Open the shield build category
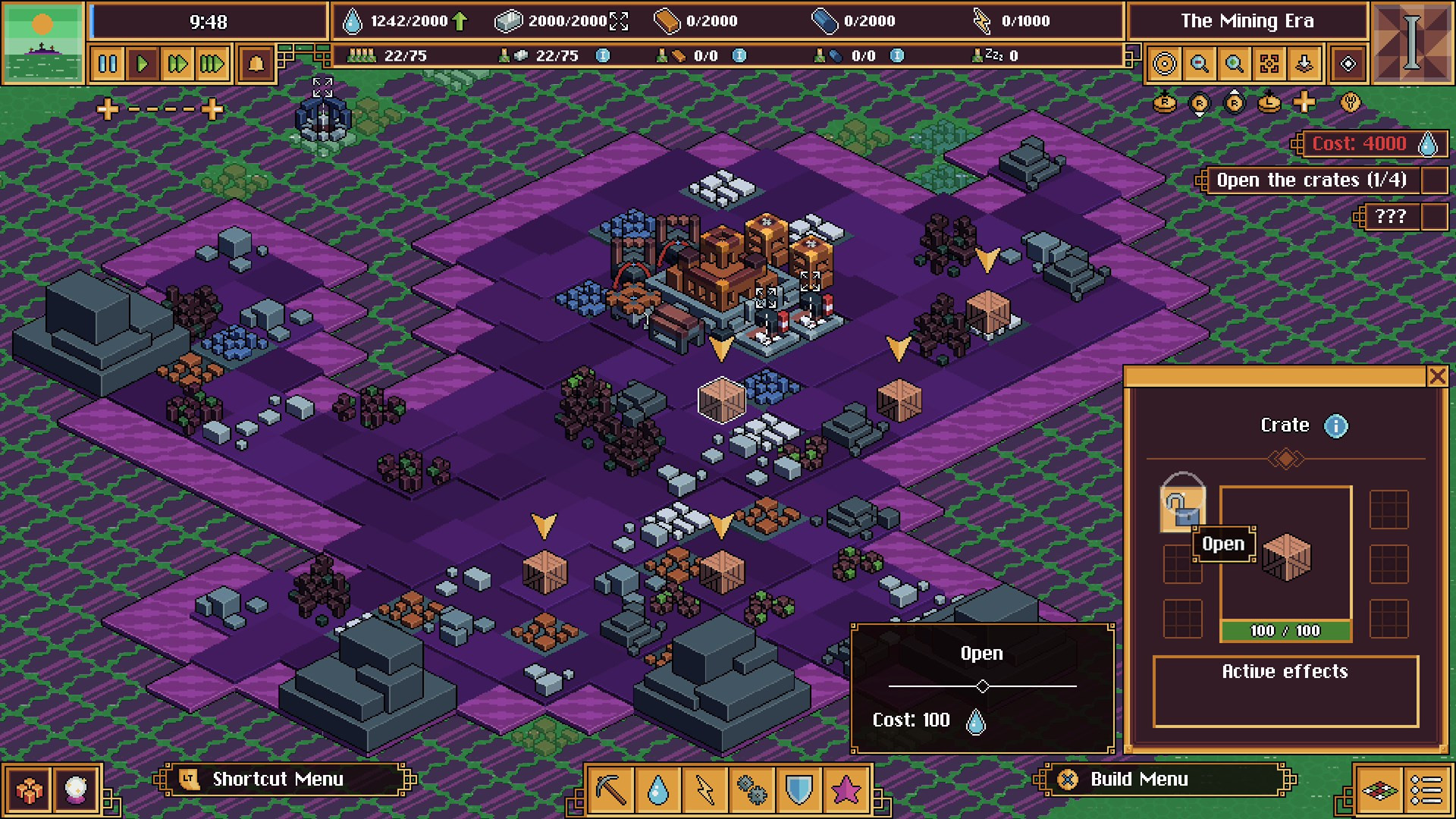Image resolution: width=1456 pixels, height=819 pixels. pyautogui.click(x=799, y=790)
